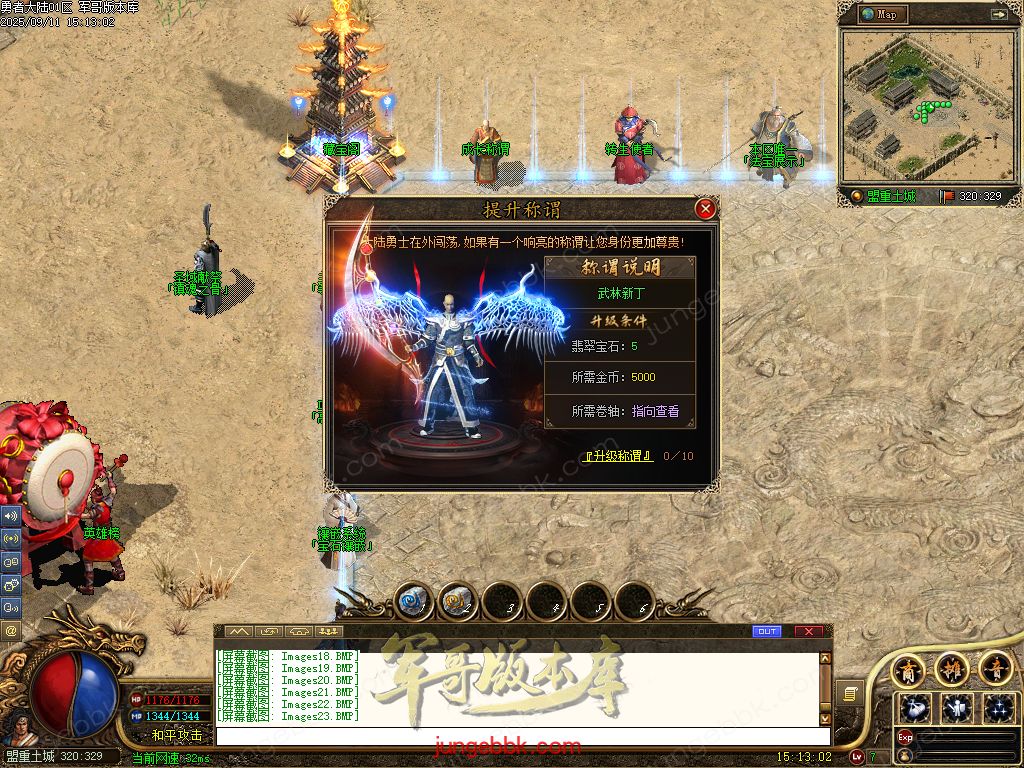Click the blue OUT button on chat panel
The width and height of the screenshot is (1024, 768).
click(767, 631)
